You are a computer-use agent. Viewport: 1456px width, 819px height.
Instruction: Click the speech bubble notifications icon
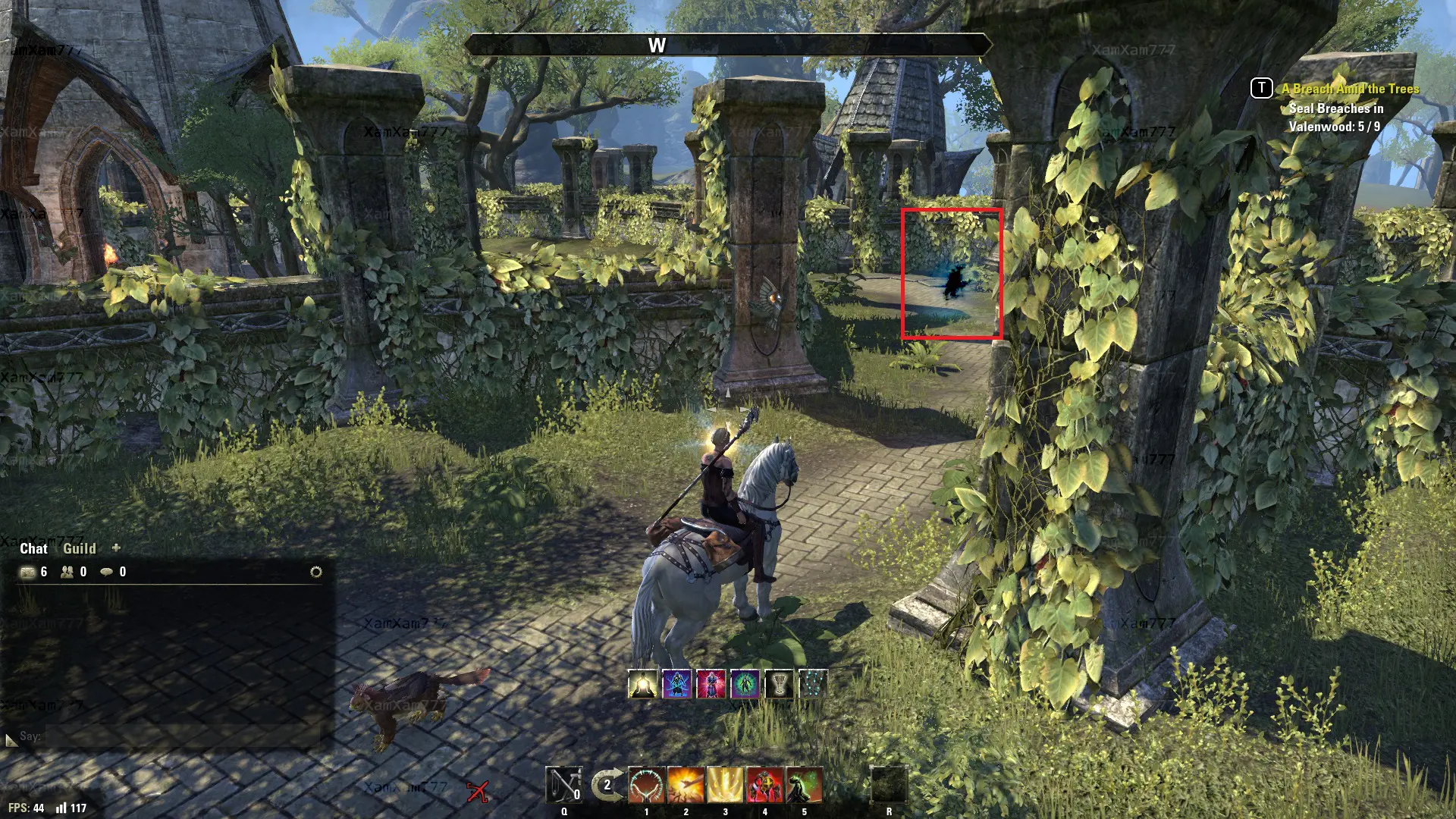point(107,572)
